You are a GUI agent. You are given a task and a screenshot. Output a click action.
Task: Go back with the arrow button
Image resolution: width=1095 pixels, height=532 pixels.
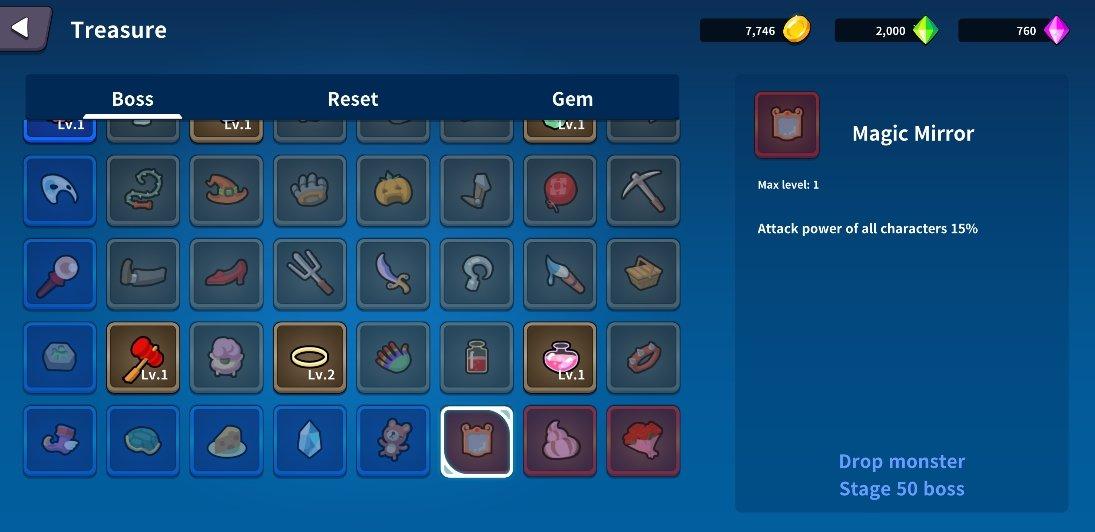click(x=23, y=28)
